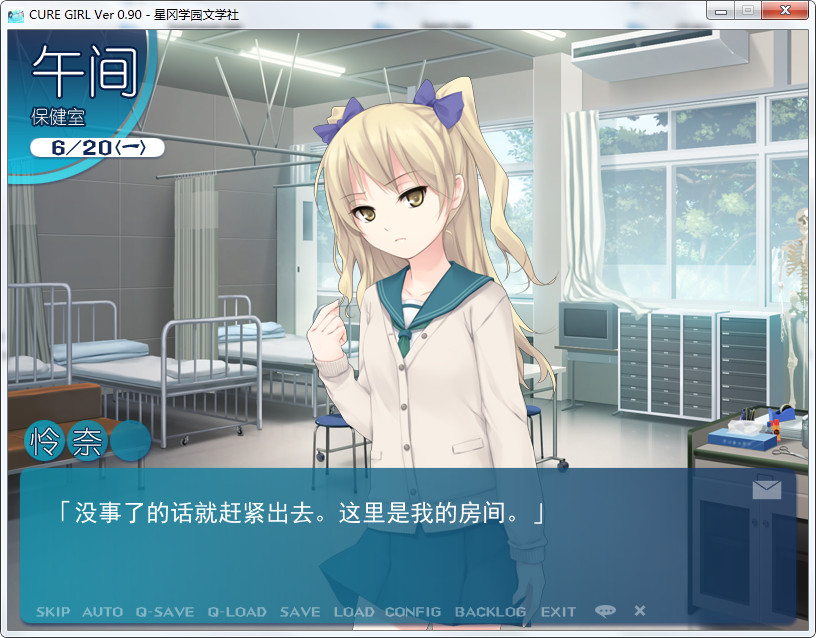Open the LOAD menu
Screen dimensions: 816x638
tap(353, 611)
